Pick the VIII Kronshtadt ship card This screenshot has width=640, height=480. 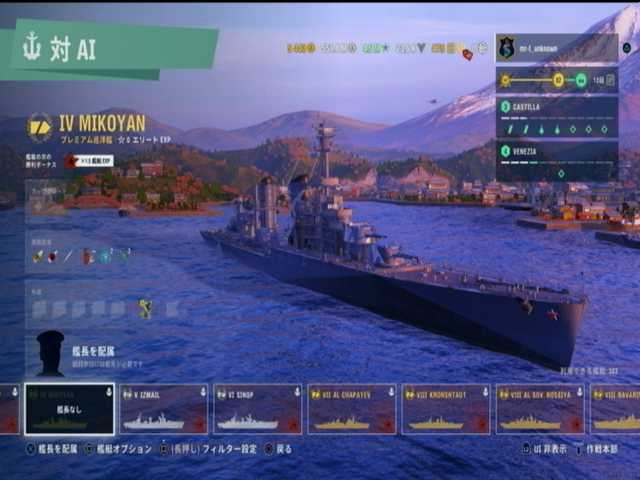click(445, 409)
